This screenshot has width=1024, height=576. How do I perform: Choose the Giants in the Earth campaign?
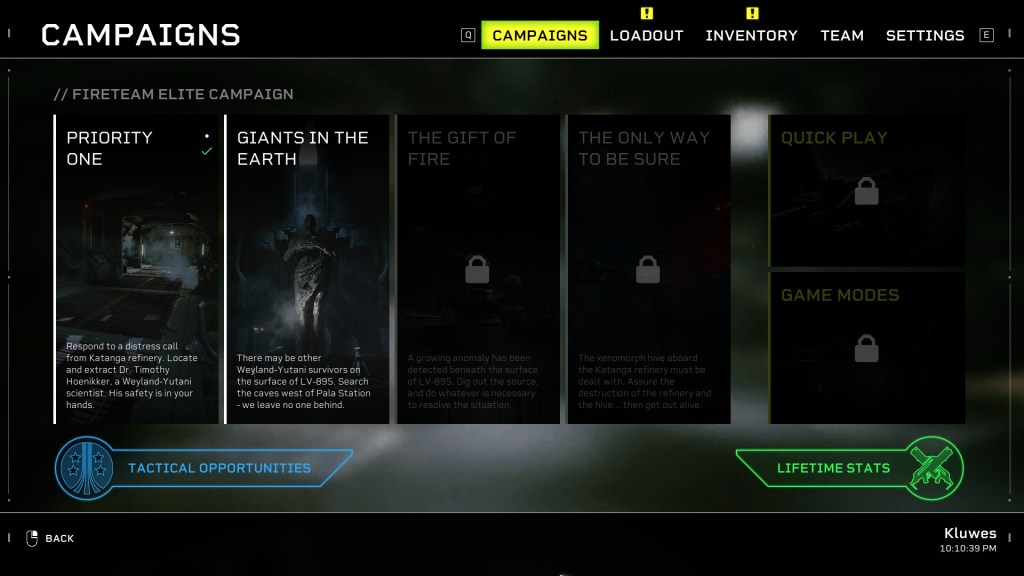[x=307, y=269]
